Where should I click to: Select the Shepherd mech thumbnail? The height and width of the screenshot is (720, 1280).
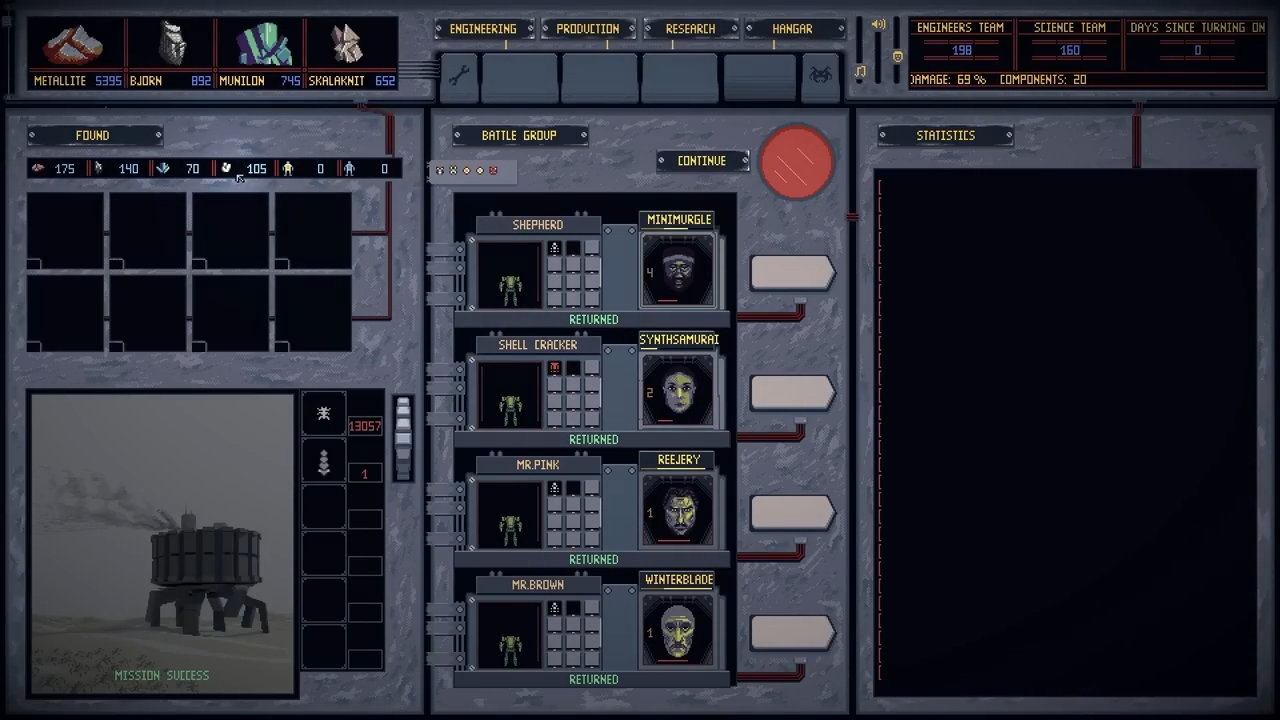click(510, 275)
